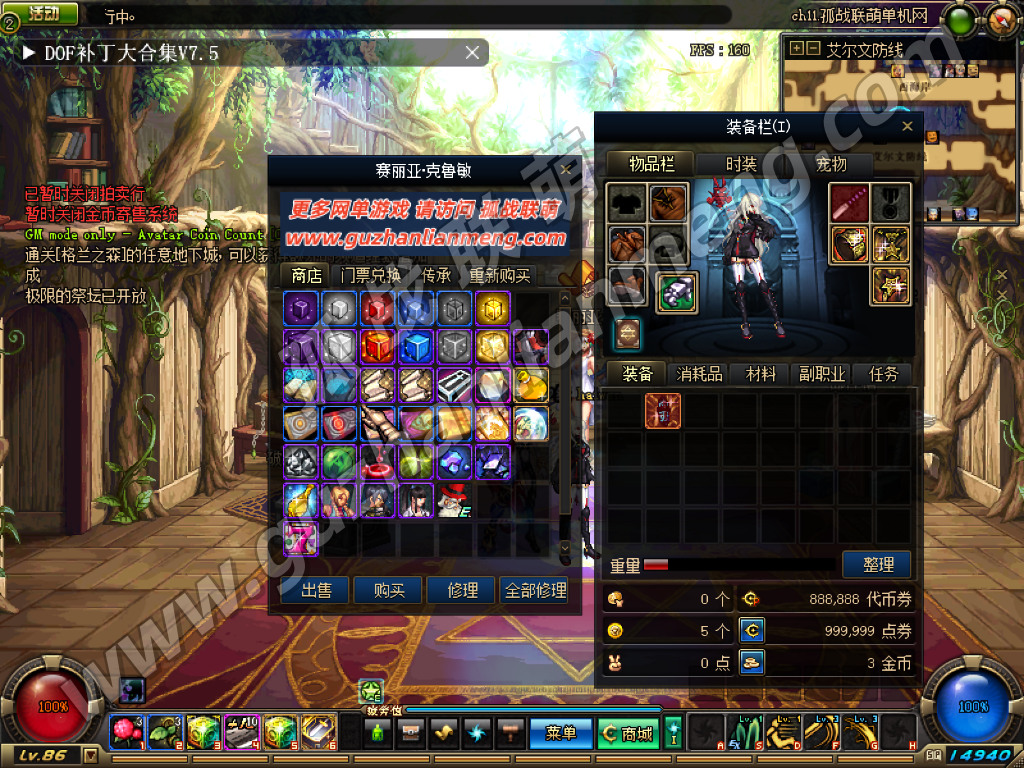Pick the pink lucky 7 slot item
Viewport: 1024px width, 768px height.
[301, 537]
